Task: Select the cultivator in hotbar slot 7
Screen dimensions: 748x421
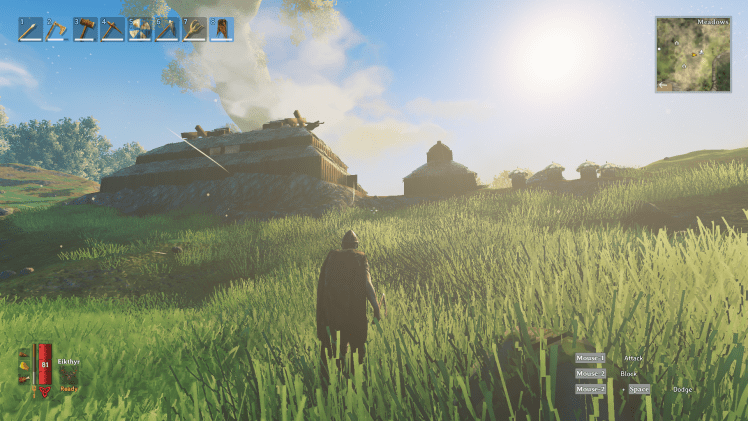Action: coord(193,29)
